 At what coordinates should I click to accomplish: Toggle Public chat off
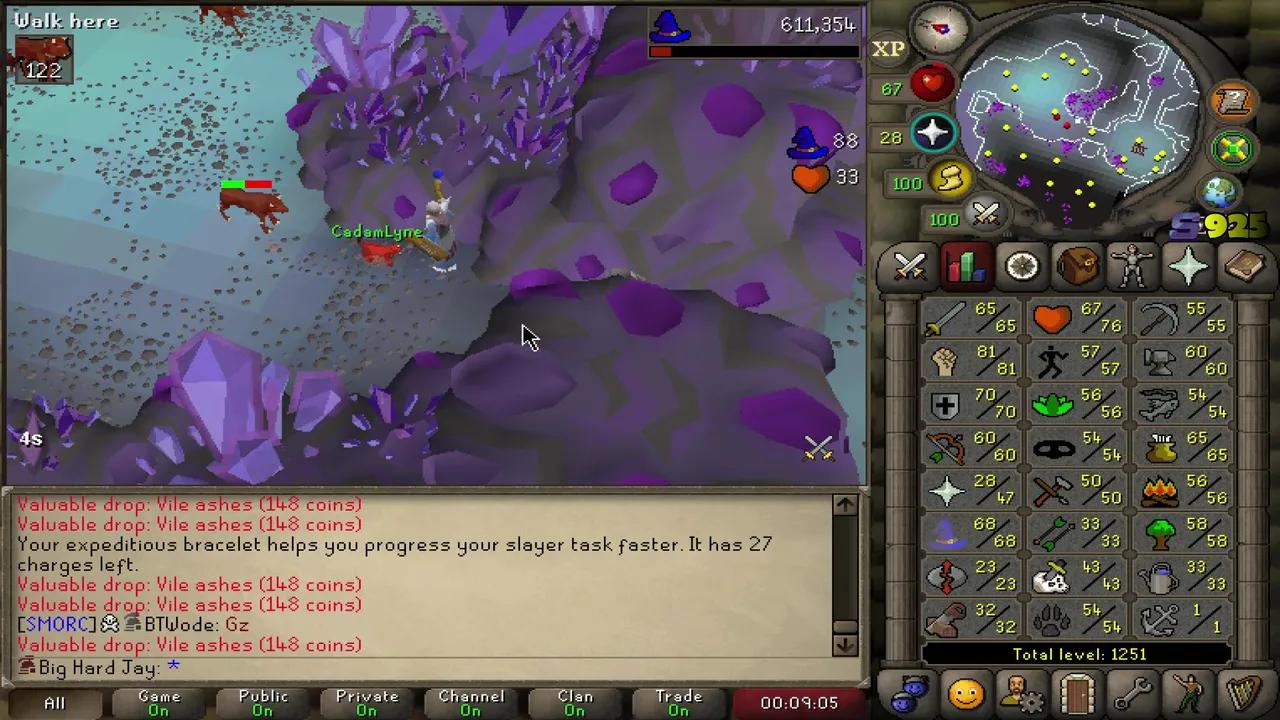(x=262, y=700)
